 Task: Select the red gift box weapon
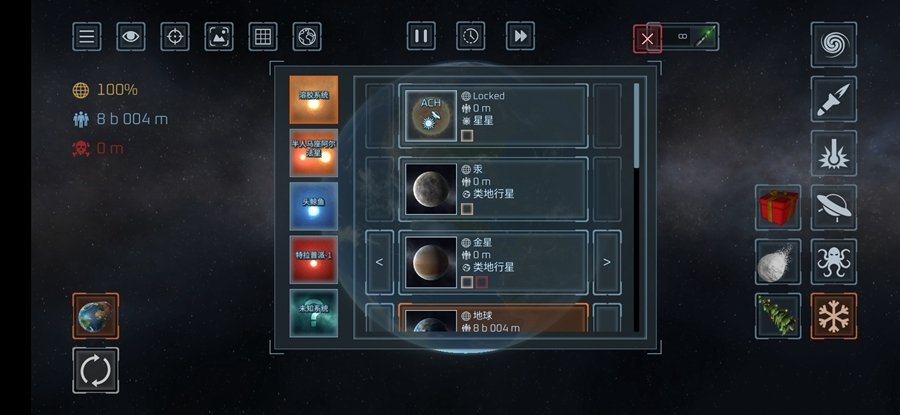coord(778,208)
